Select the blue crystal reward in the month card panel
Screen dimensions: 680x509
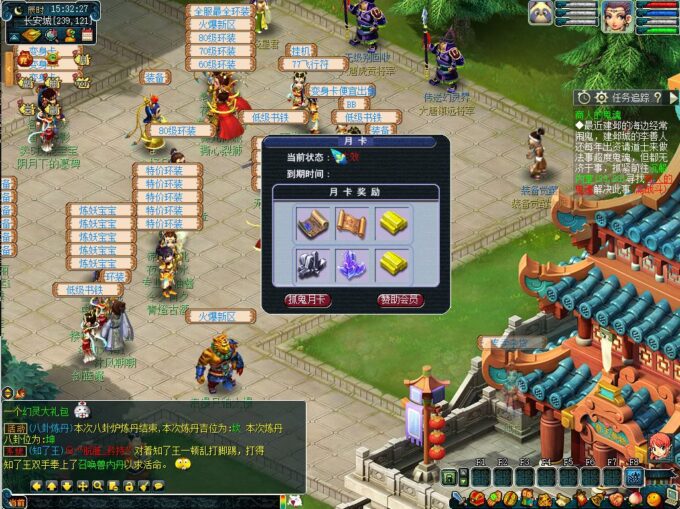pyautogui.click(x=353, y=263)
